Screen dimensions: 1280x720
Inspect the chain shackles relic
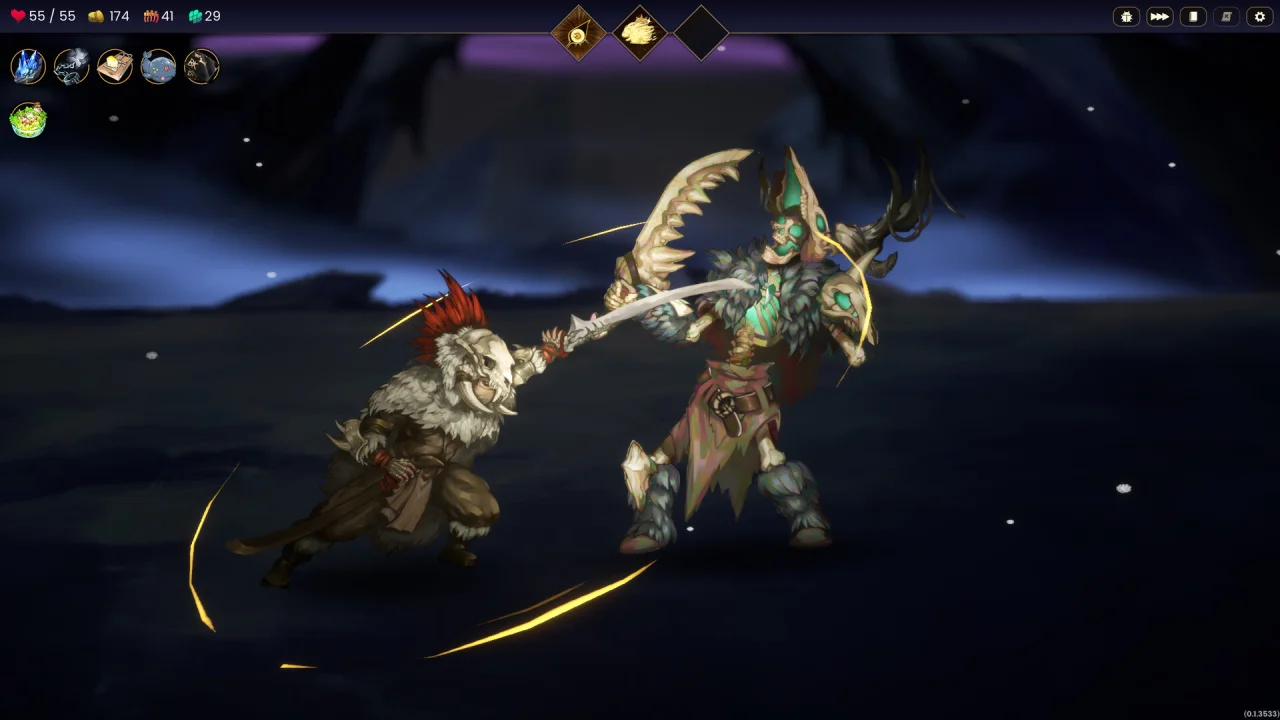pyautogui.click(x=71, y=67)
